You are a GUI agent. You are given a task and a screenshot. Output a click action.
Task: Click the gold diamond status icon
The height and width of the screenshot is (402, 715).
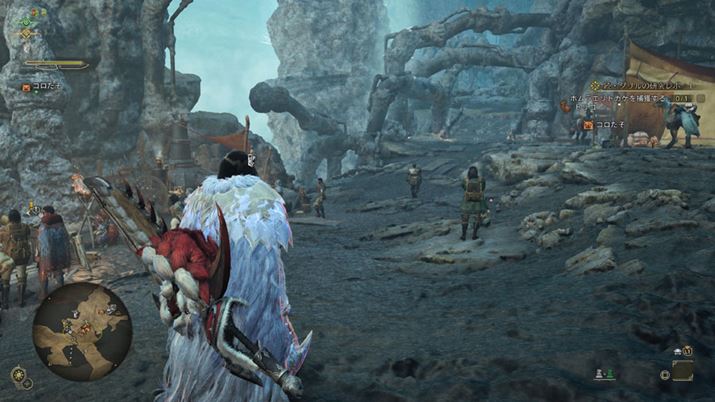coord(27,34)
